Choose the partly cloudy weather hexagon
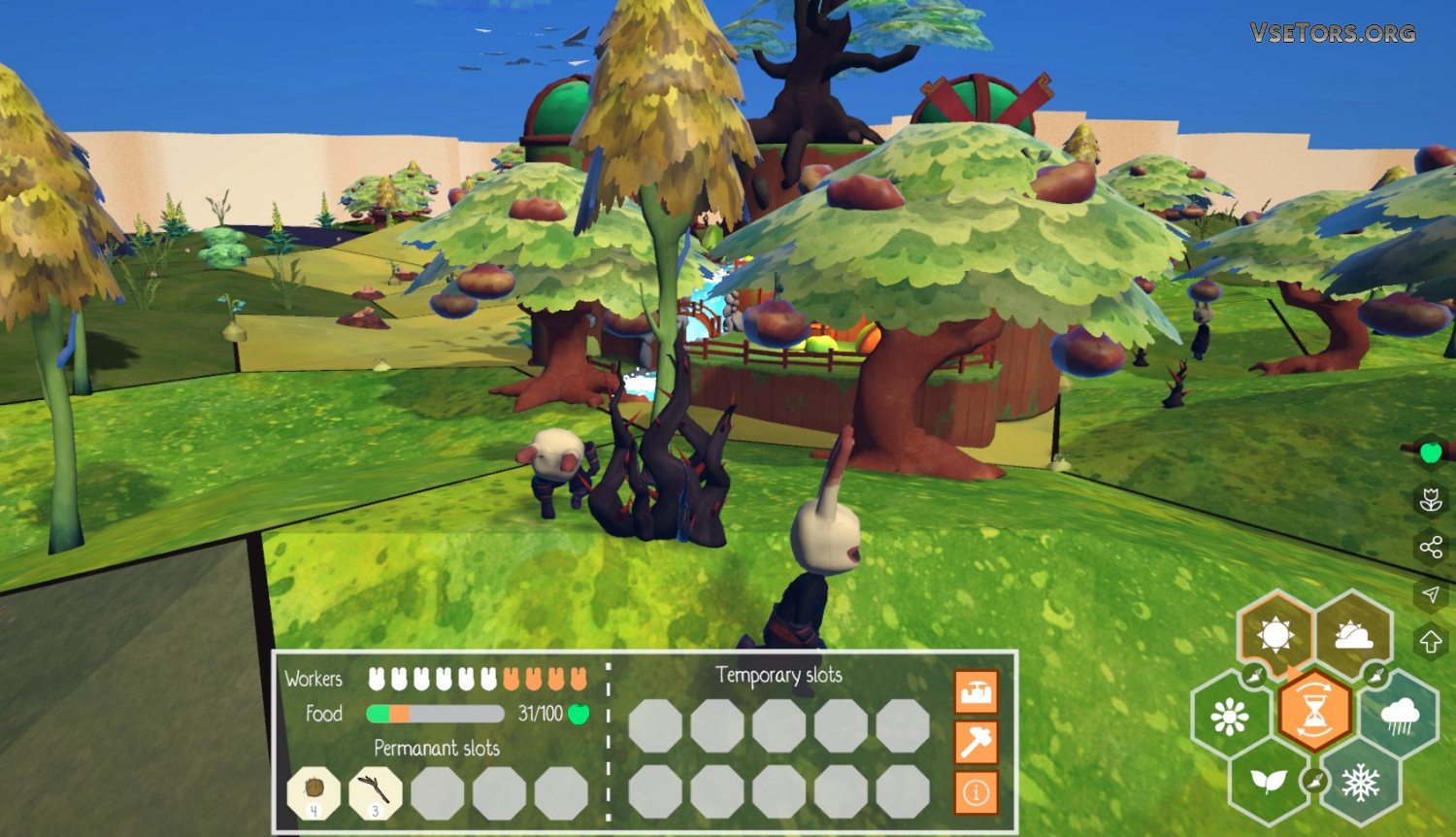1456x837 pixels. coord(1354,635)
